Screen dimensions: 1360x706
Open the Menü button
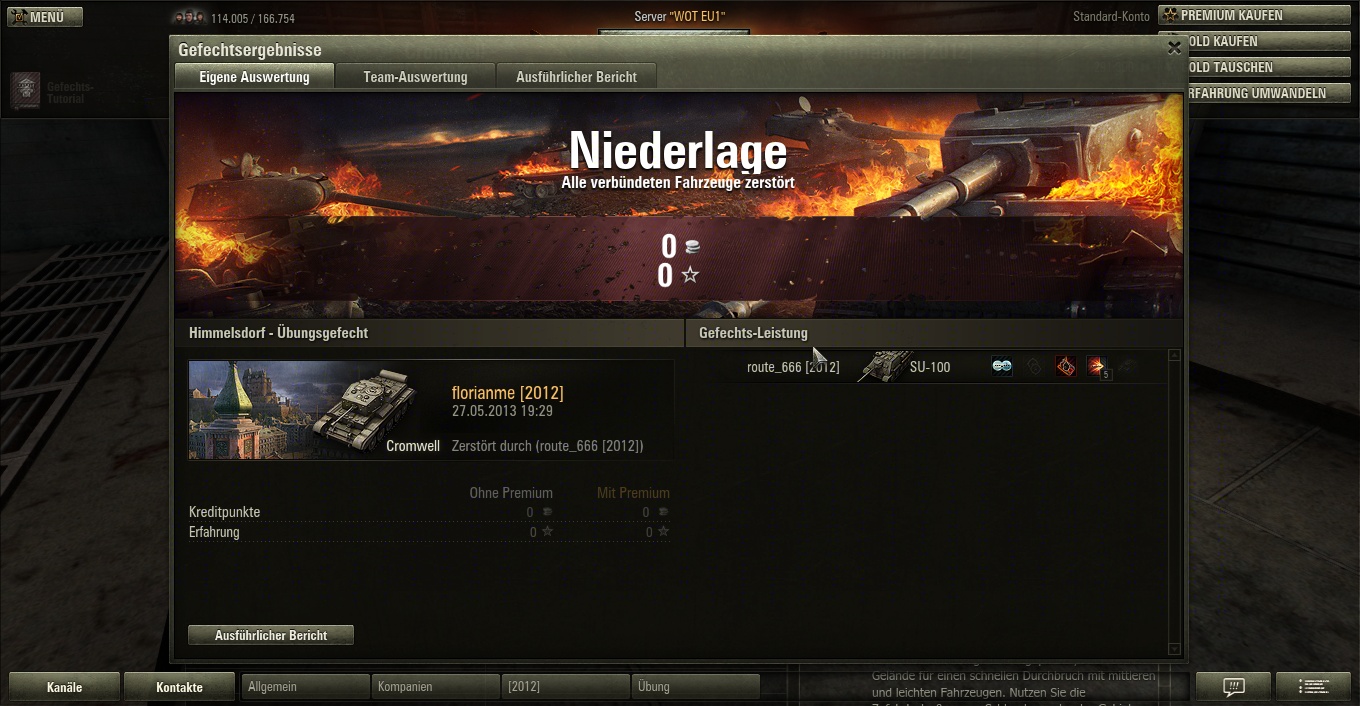(45, 17)
